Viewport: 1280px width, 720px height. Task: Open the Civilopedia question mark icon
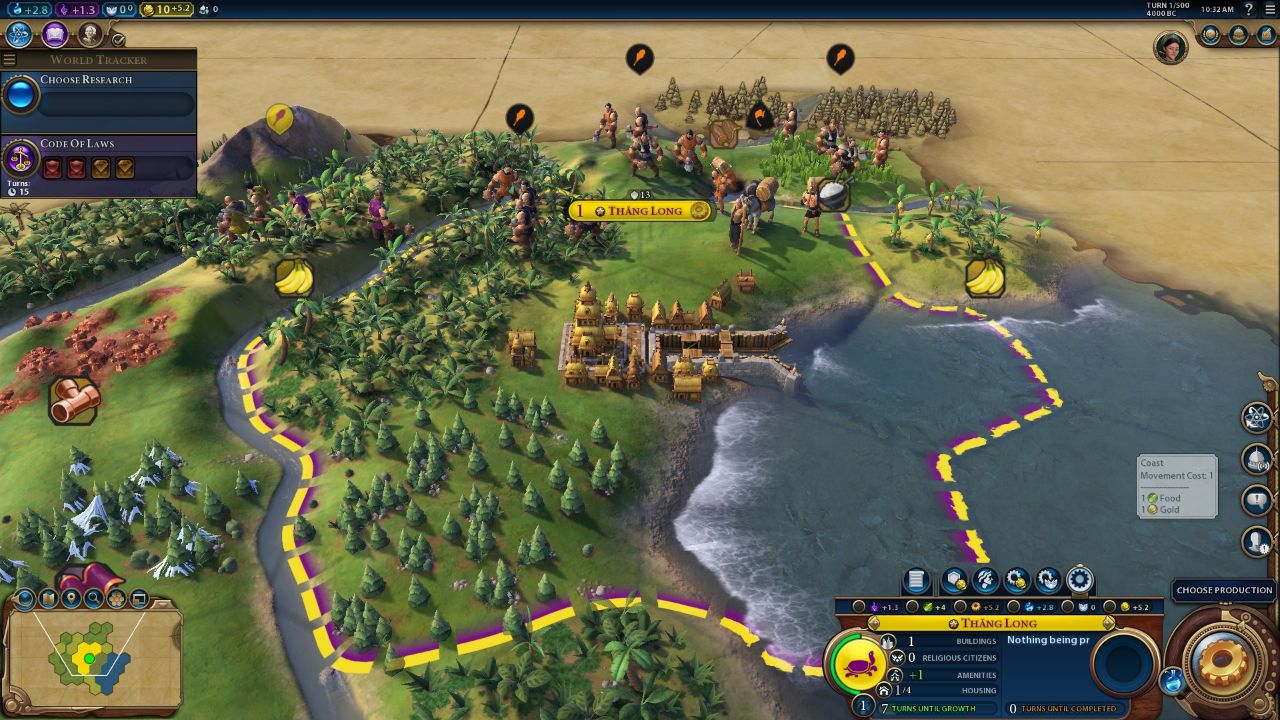tap(1248, 9)
